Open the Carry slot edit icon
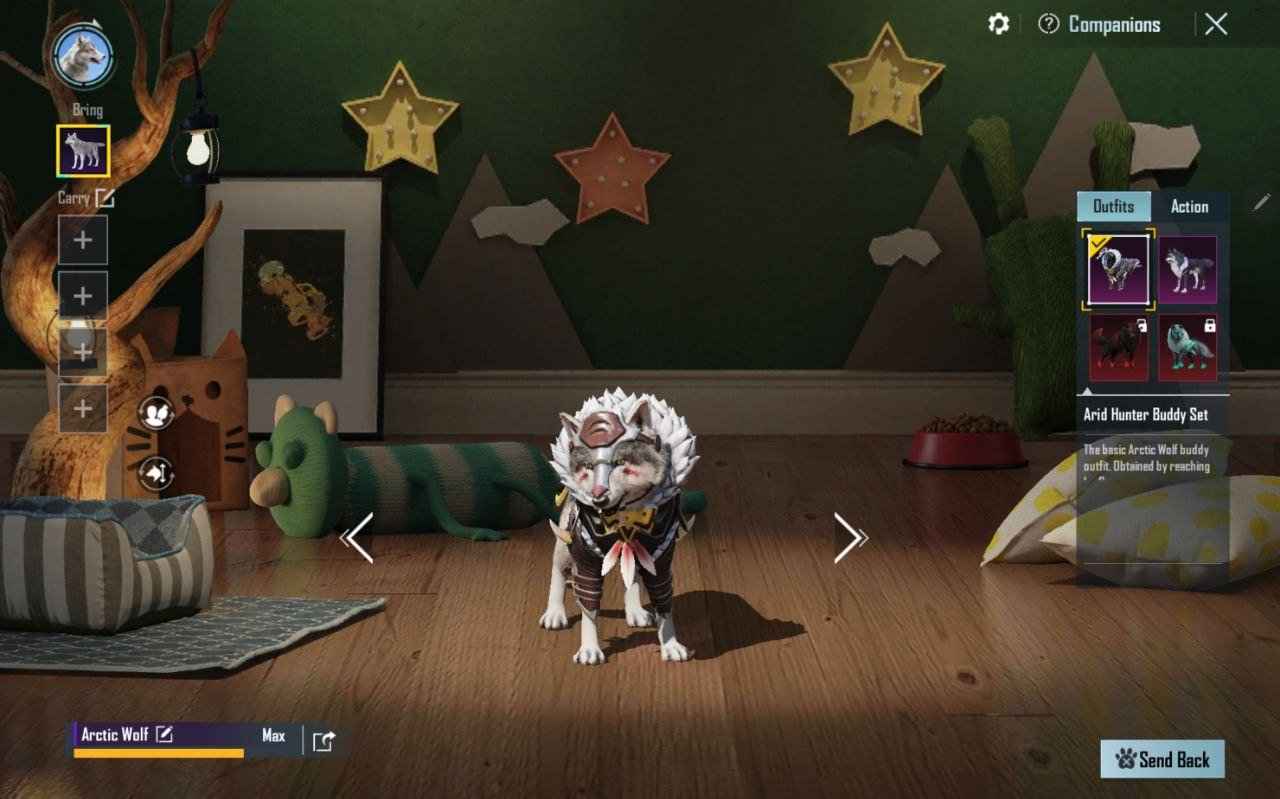The width and height of the screenshot is (1280, 799). tap(104, 197)
